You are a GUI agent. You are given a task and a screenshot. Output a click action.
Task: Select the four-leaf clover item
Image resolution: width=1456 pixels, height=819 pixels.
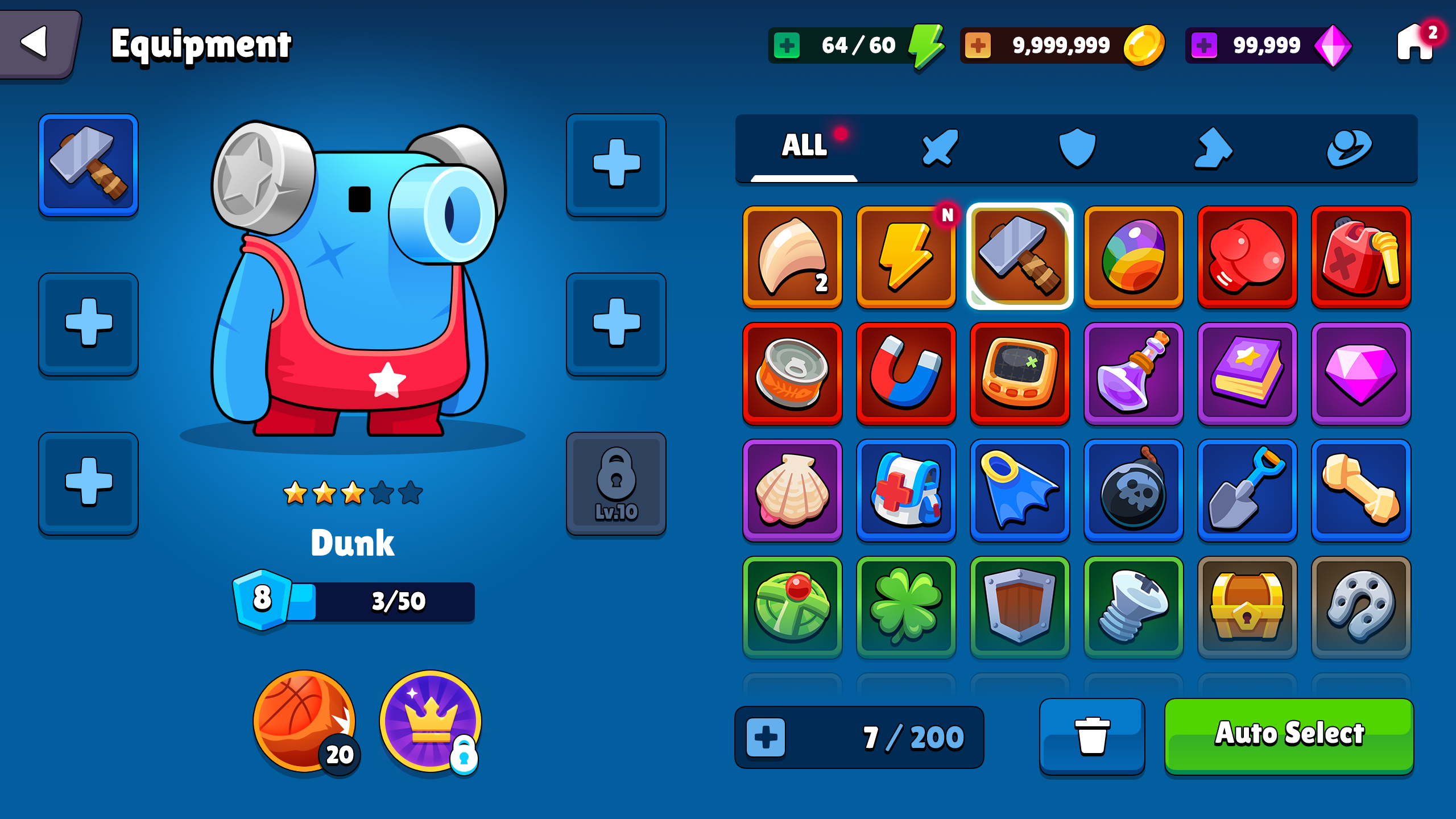pyautogui.click(x=906, y=607)
